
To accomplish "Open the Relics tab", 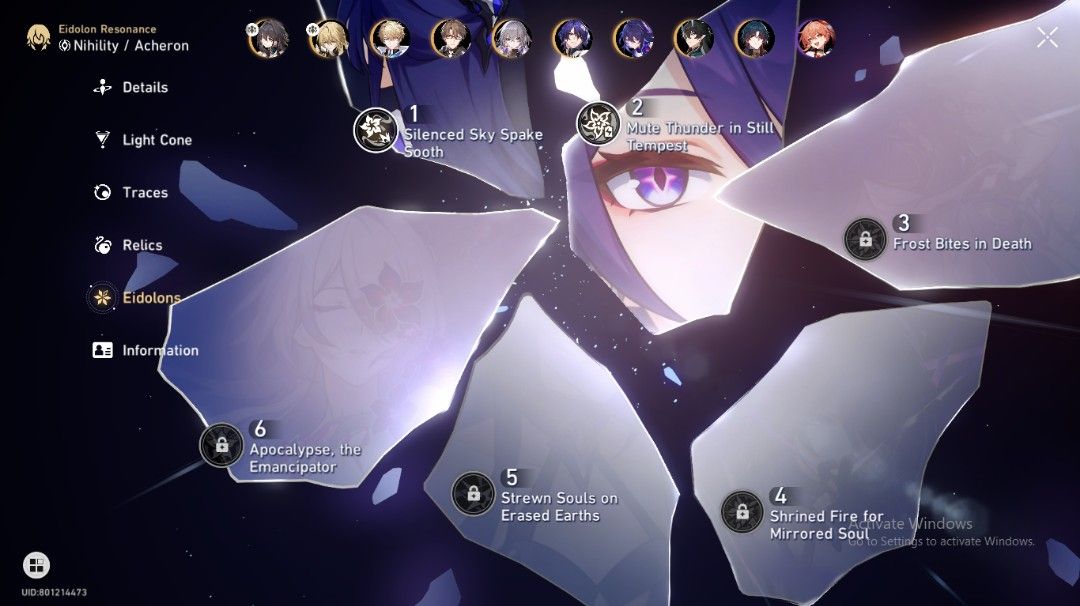I will [141, 245].
